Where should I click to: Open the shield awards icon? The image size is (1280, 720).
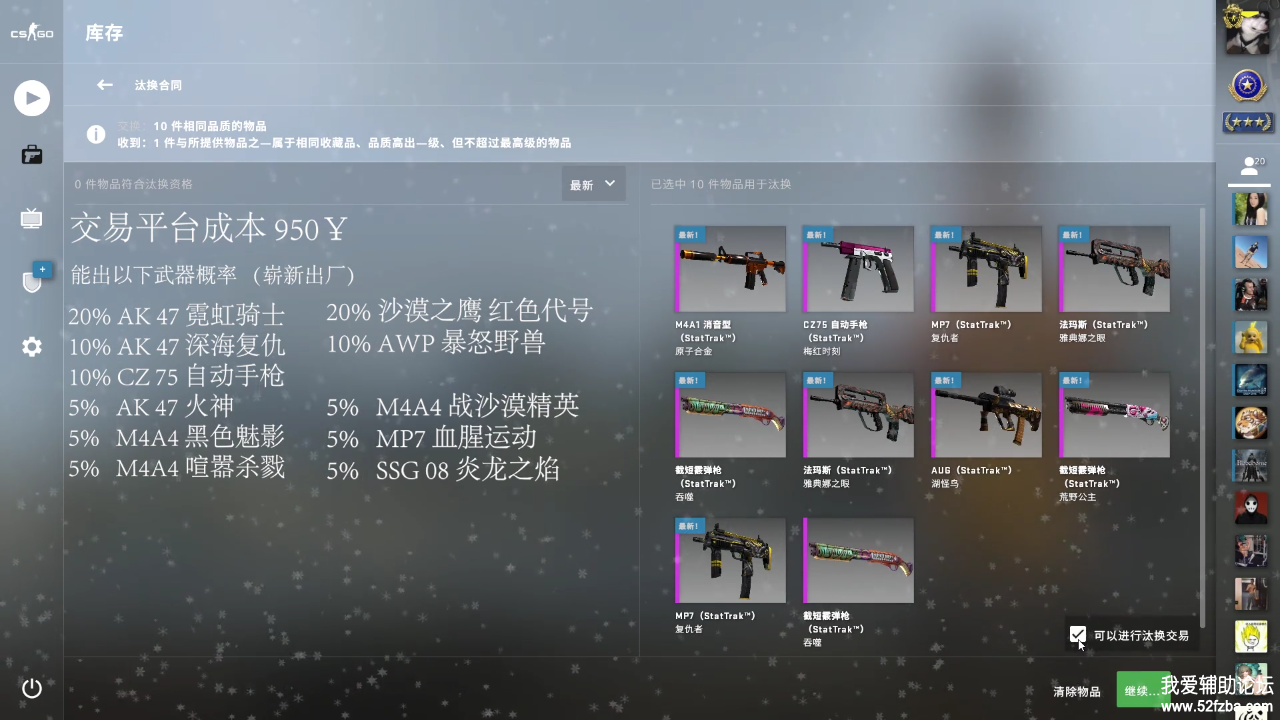[x=33, y=281]
